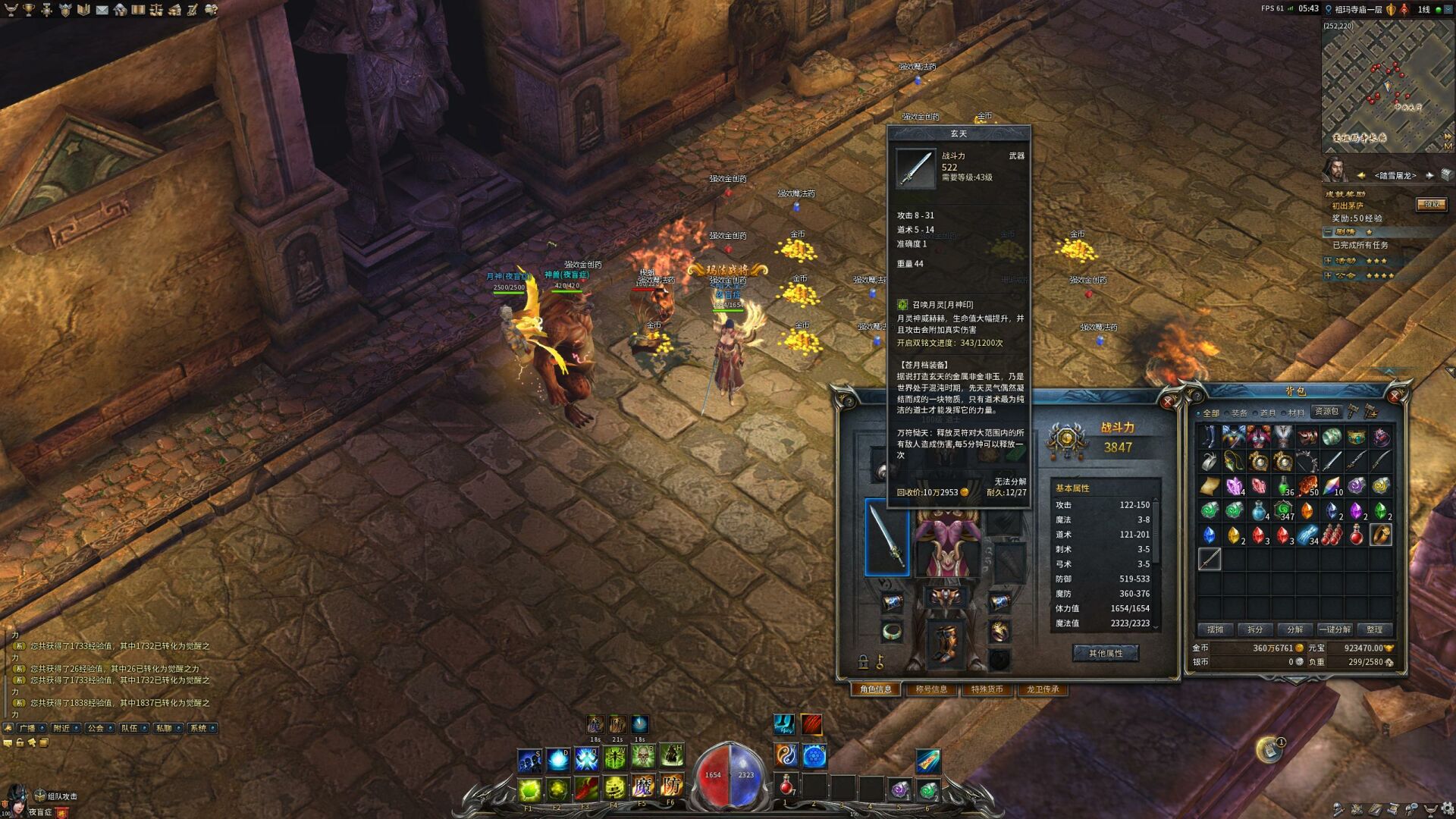
Task: Select the equipped boots slot
Action: coord(946,642)
